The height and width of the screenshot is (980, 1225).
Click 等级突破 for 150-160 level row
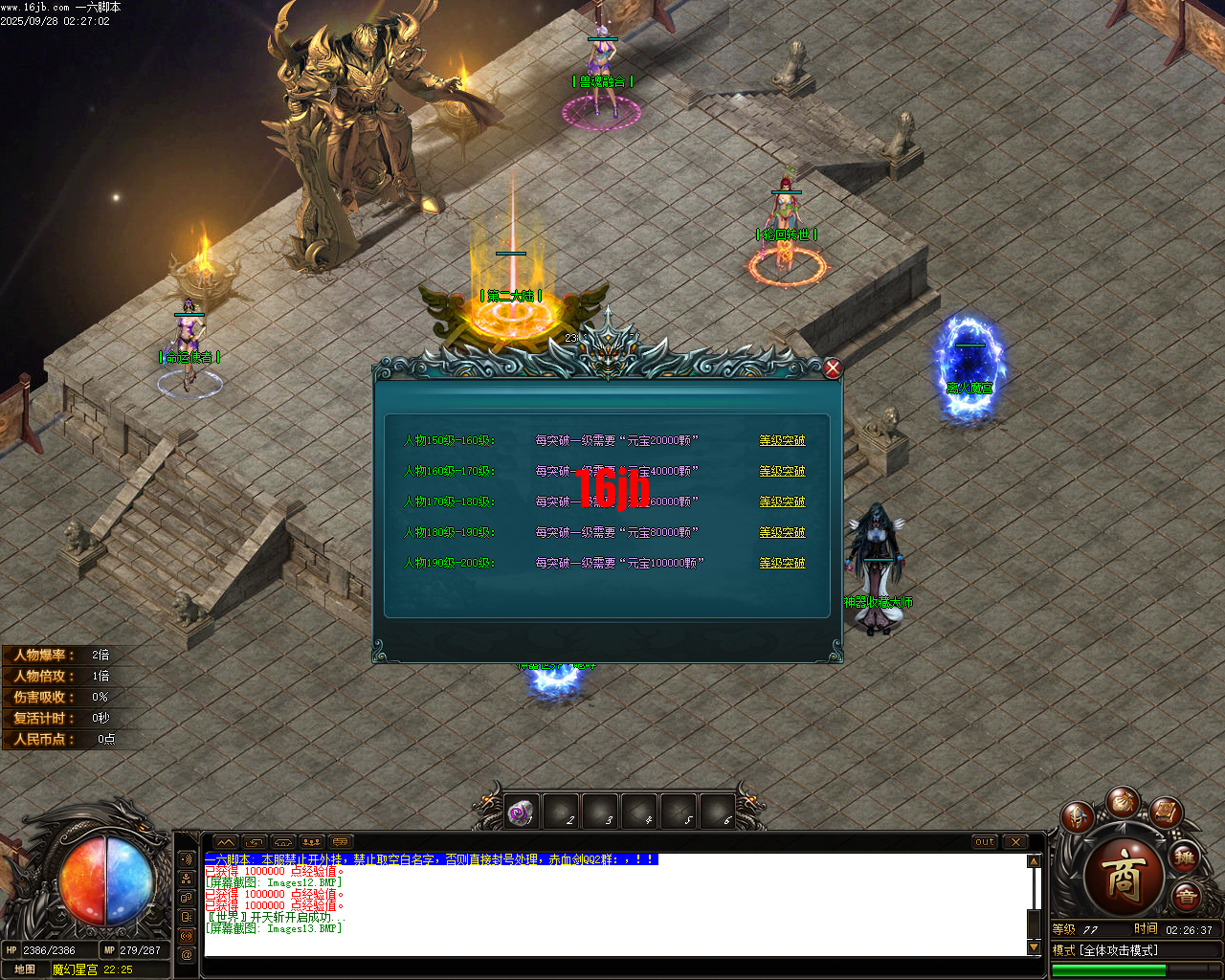point(782,440)
